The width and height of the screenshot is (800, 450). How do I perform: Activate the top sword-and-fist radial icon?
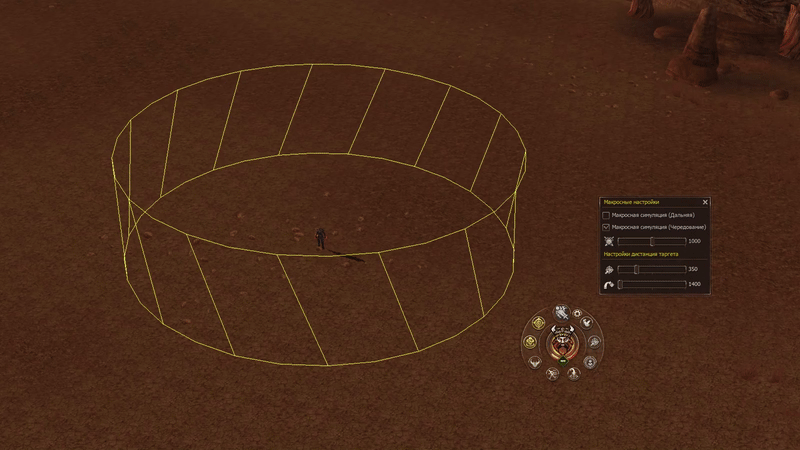click(x=561, y=312)
